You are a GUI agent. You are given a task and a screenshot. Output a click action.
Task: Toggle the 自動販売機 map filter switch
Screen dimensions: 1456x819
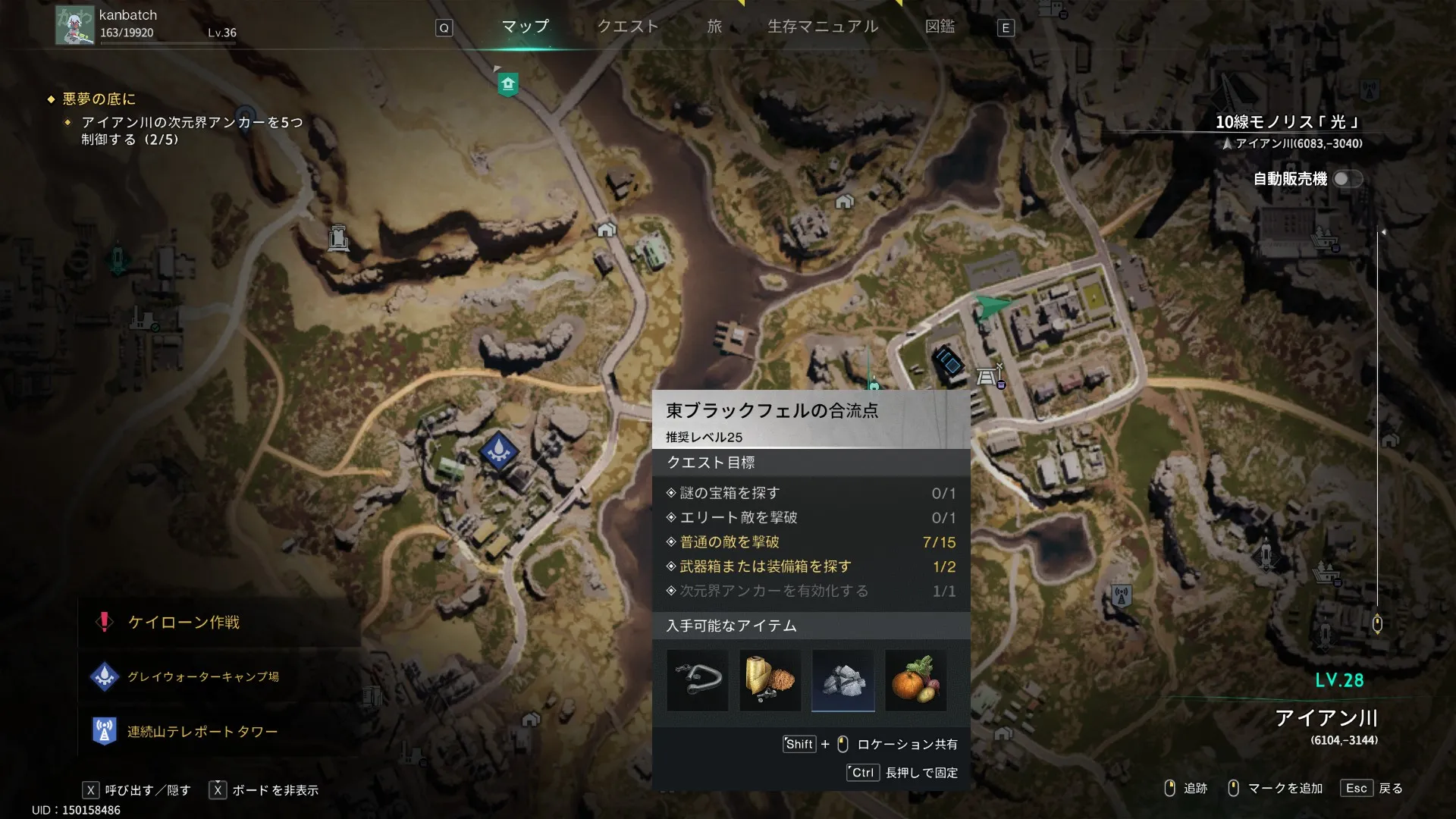[1347, 179]
